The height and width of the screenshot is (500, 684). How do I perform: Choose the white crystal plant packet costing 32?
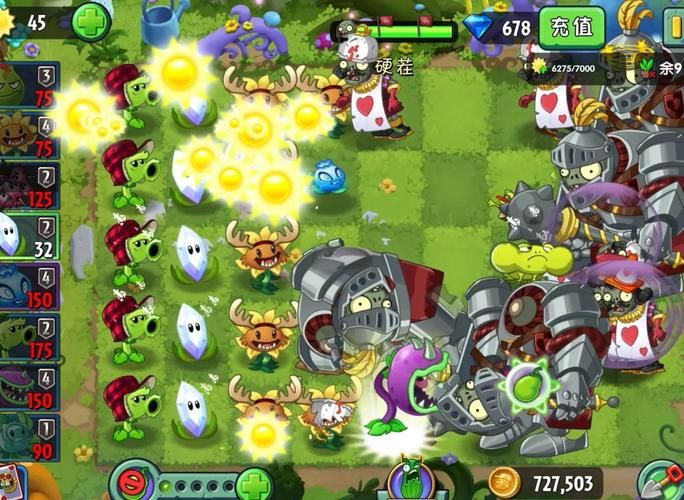tap(28, 236)
